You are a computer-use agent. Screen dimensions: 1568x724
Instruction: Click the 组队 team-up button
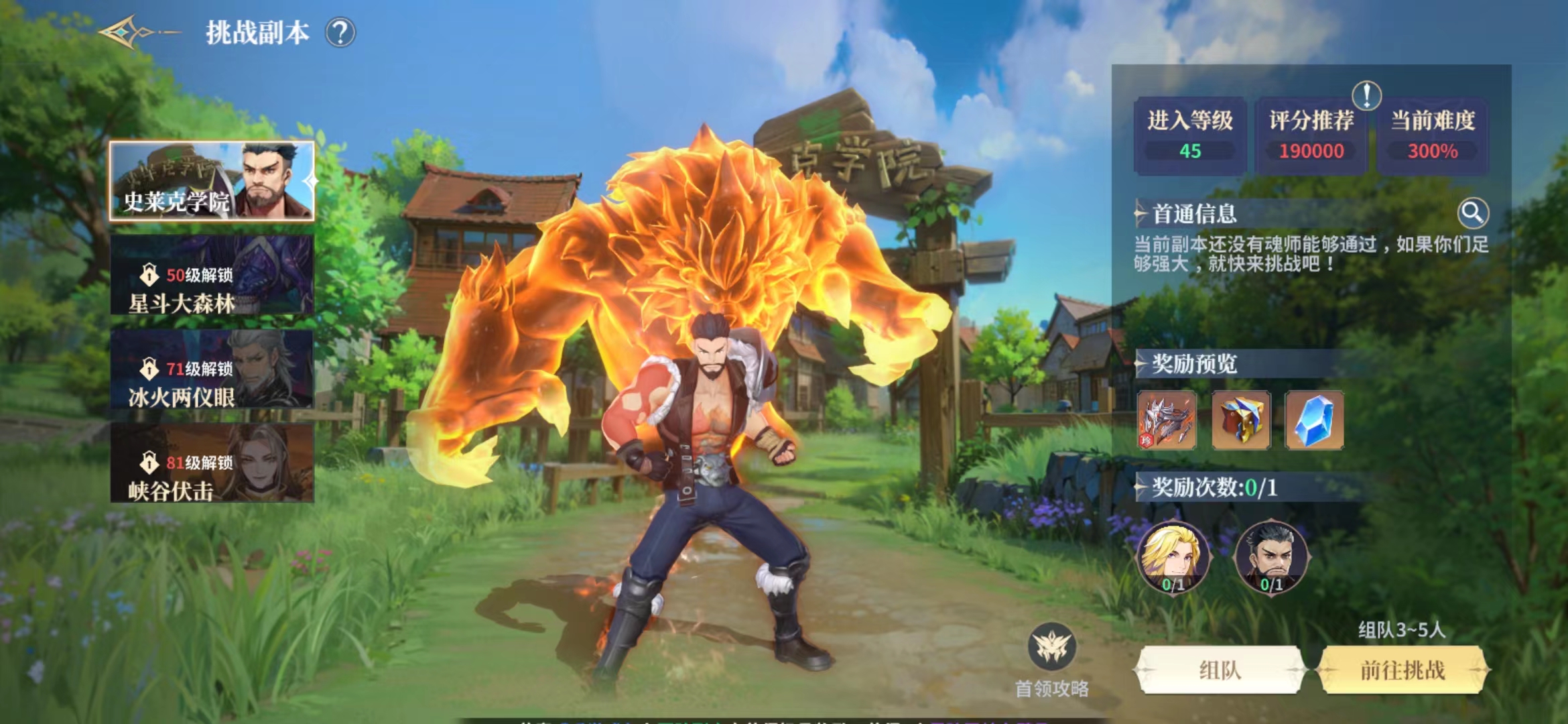[1220, 670]
